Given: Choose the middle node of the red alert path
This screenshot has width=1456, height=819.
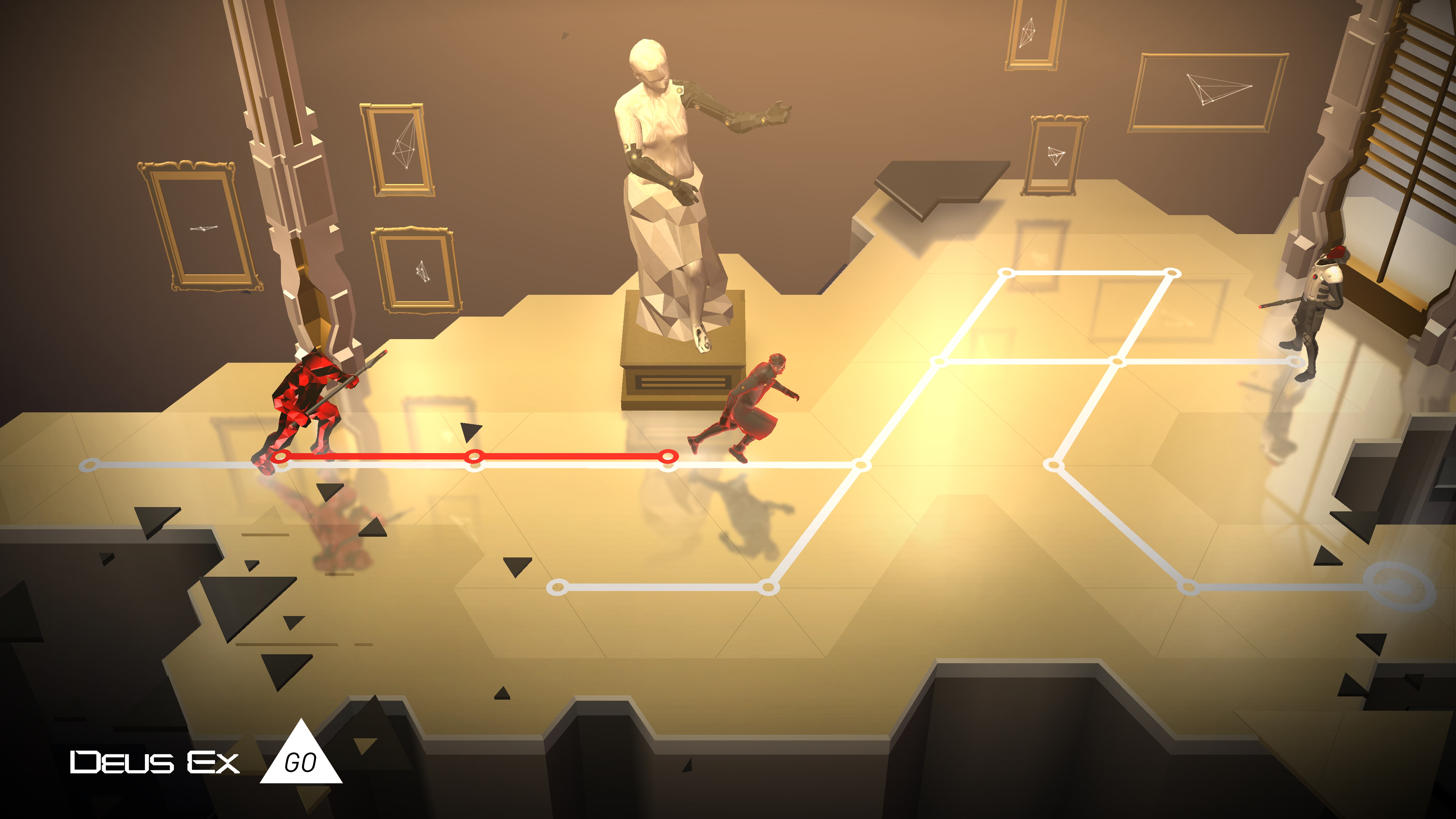Looking at the screenshot, I should [475, 456].
